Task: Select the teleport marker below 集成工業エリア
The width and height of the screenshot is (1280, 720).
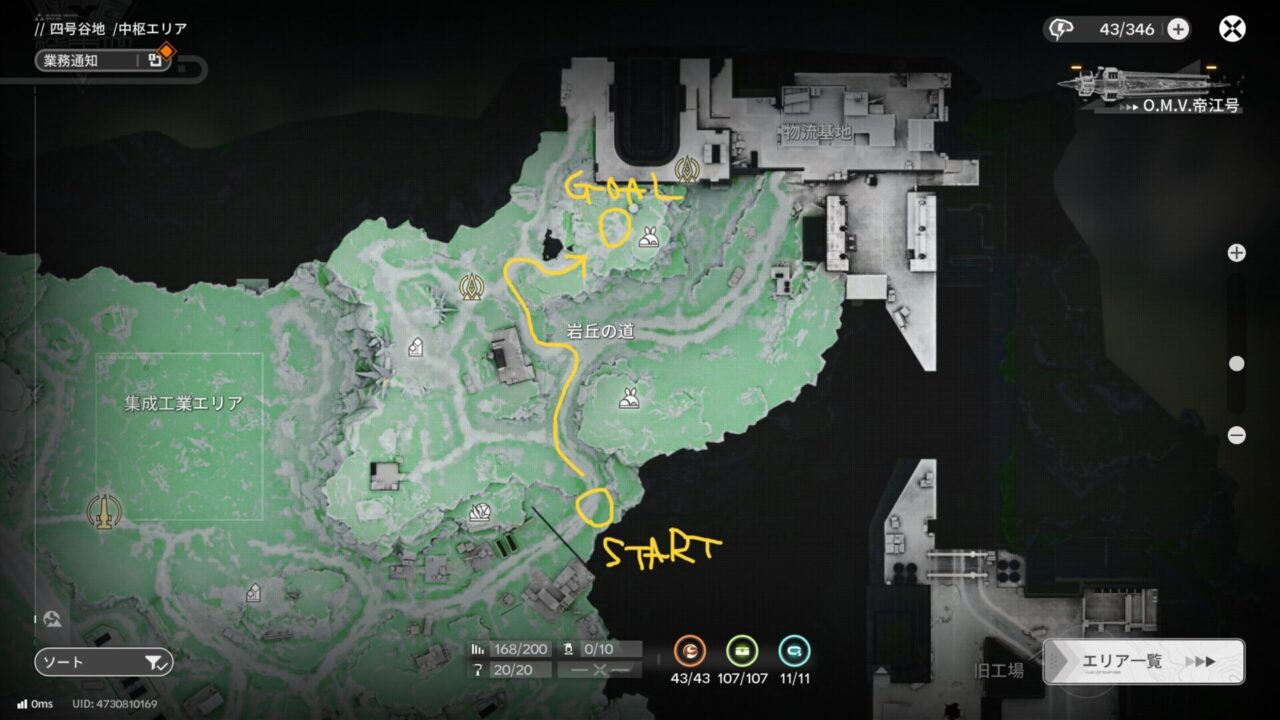Action: pos(102,511)
